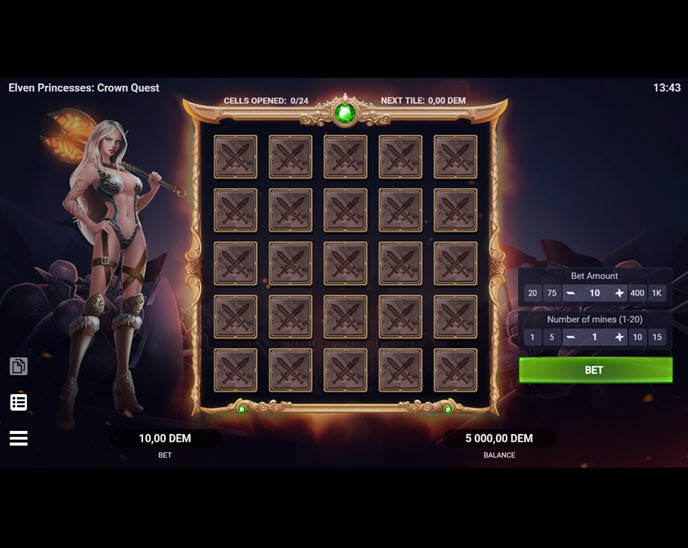
Task: Increase the bet amount with plus
Action: (619, 293)
